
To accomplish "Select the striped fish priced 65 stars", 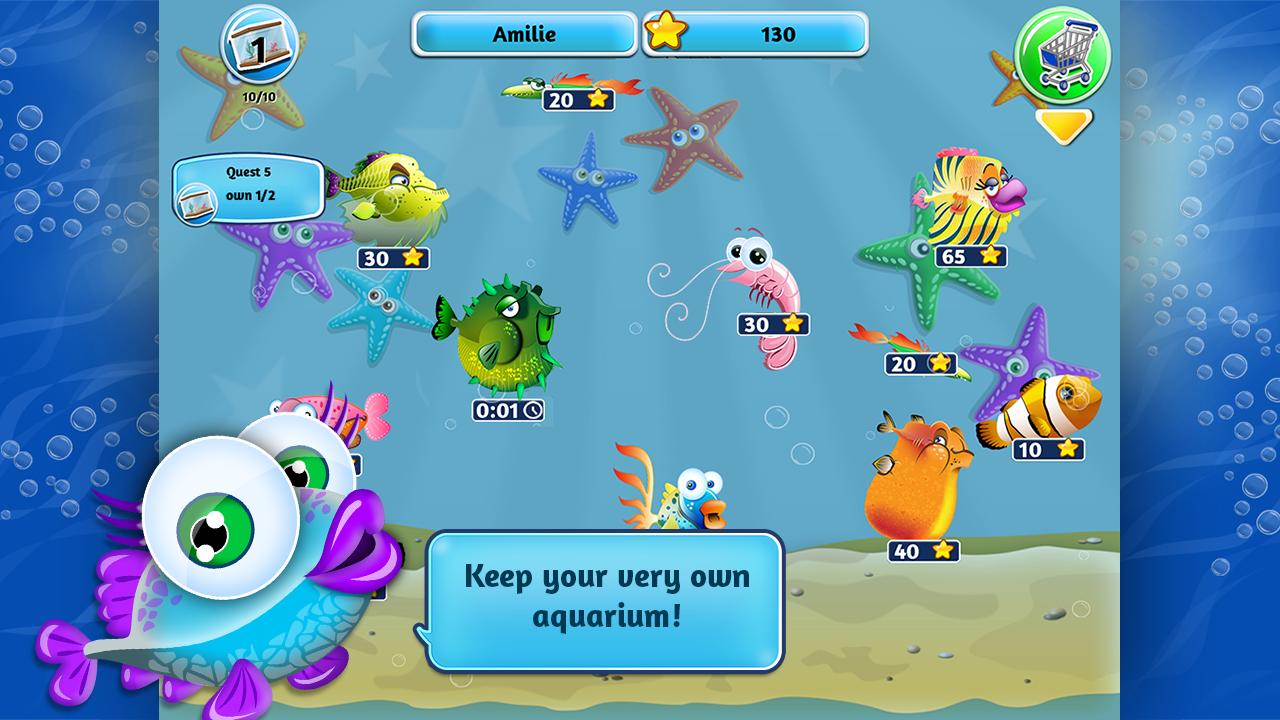I will click(x=965, y=195).
